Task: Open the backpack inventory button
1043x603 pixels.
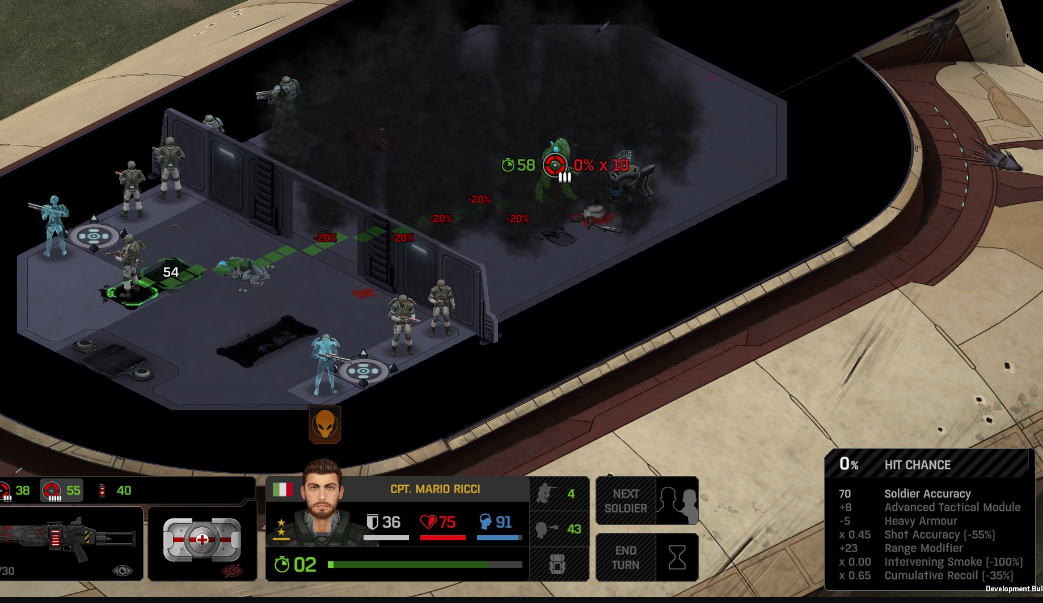Action: coord(556,565)
